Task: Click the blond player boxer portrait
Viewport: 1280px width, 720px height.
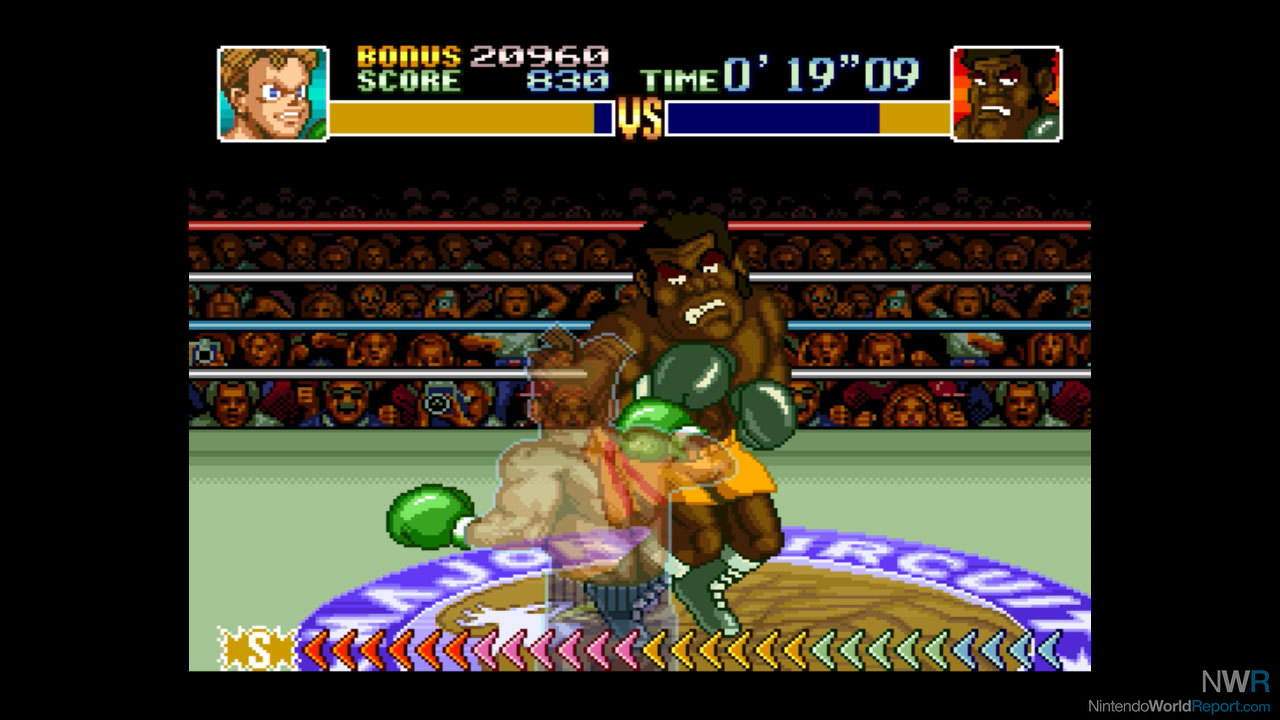Action: coord(273,93)
